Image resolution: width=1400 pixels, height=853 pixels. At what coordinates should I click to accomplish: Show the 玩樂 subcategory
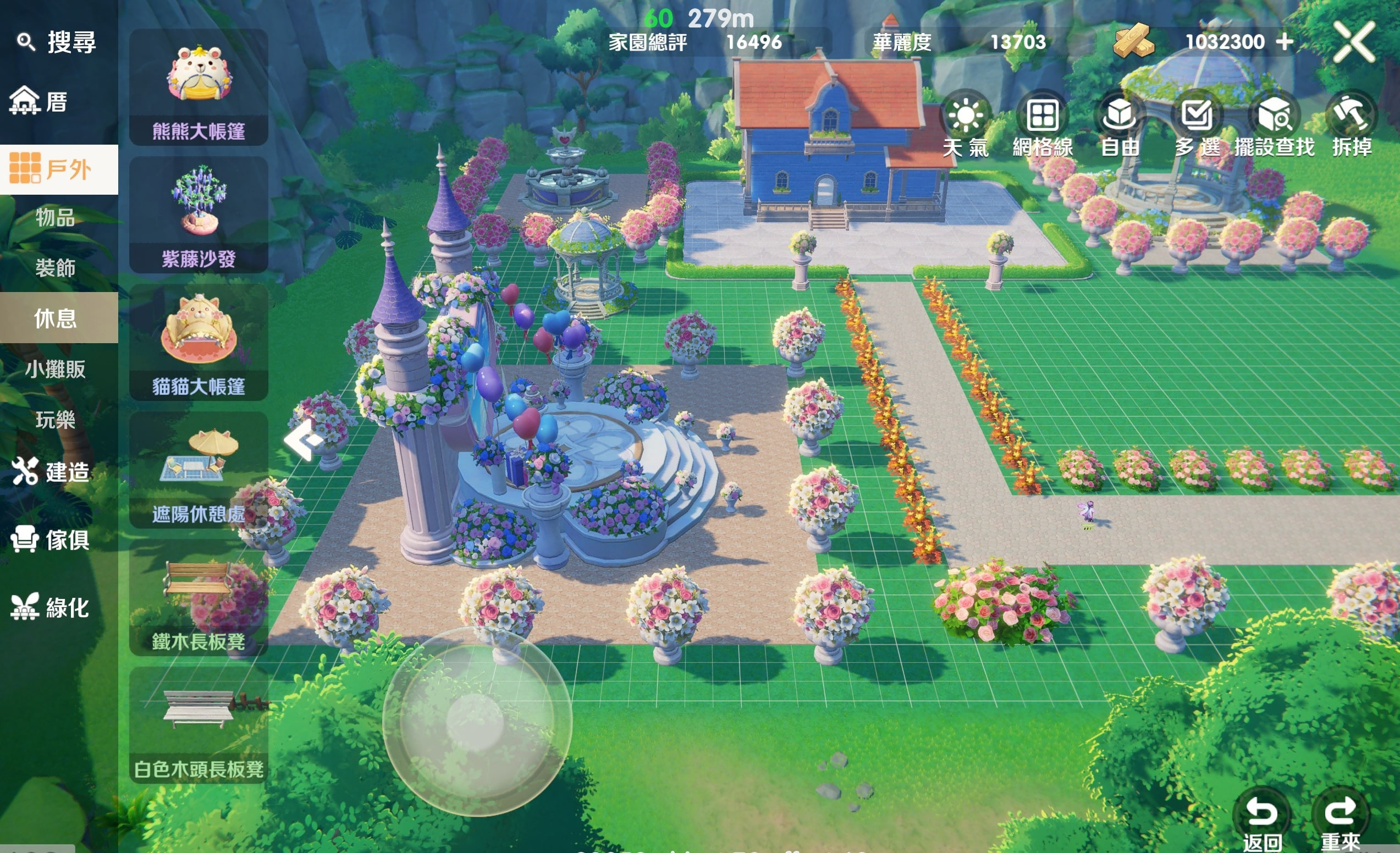click(x=55, y=420)
